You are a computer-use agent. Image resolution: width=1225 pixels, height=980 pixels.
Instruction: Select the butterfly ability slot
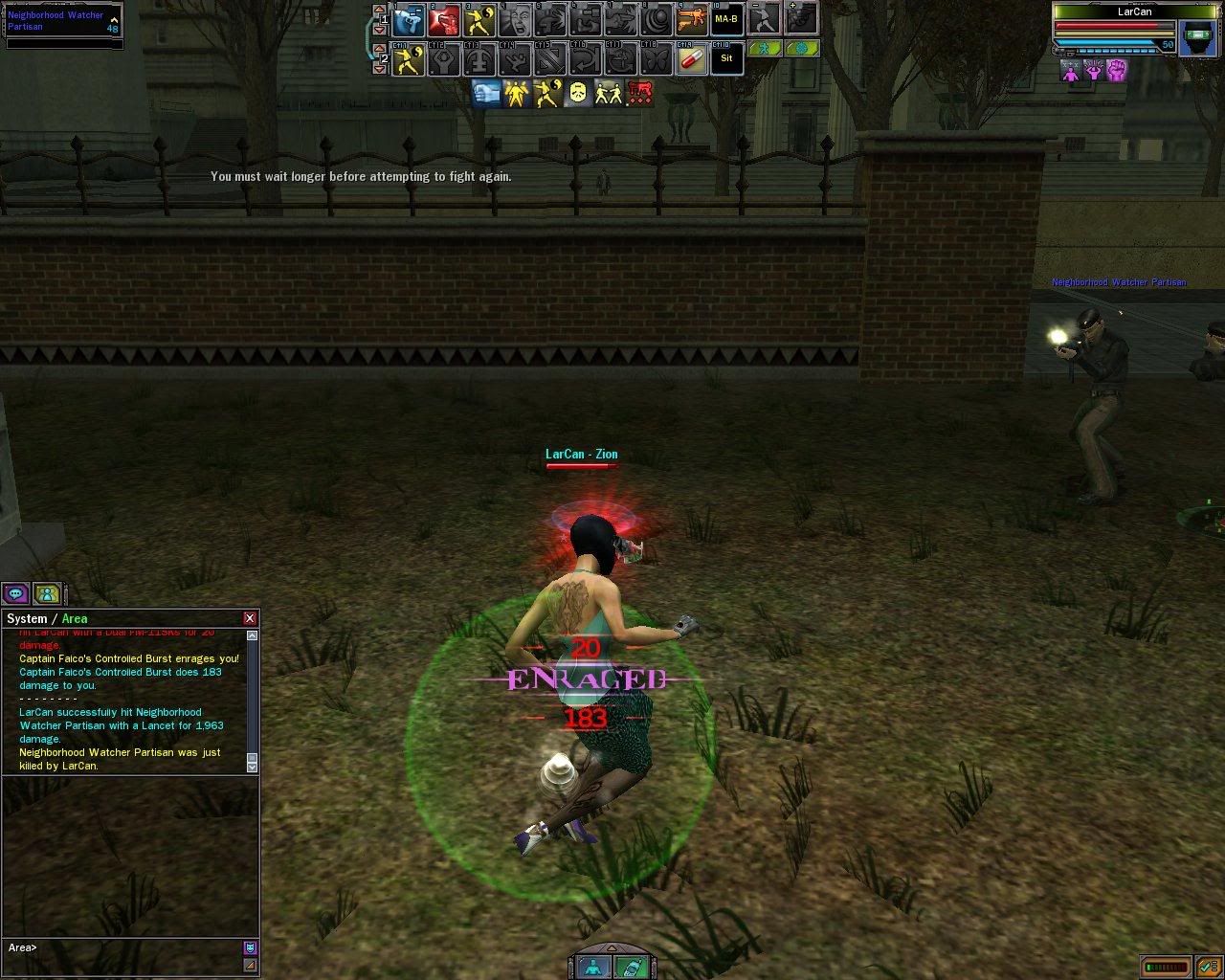[656, 59]
